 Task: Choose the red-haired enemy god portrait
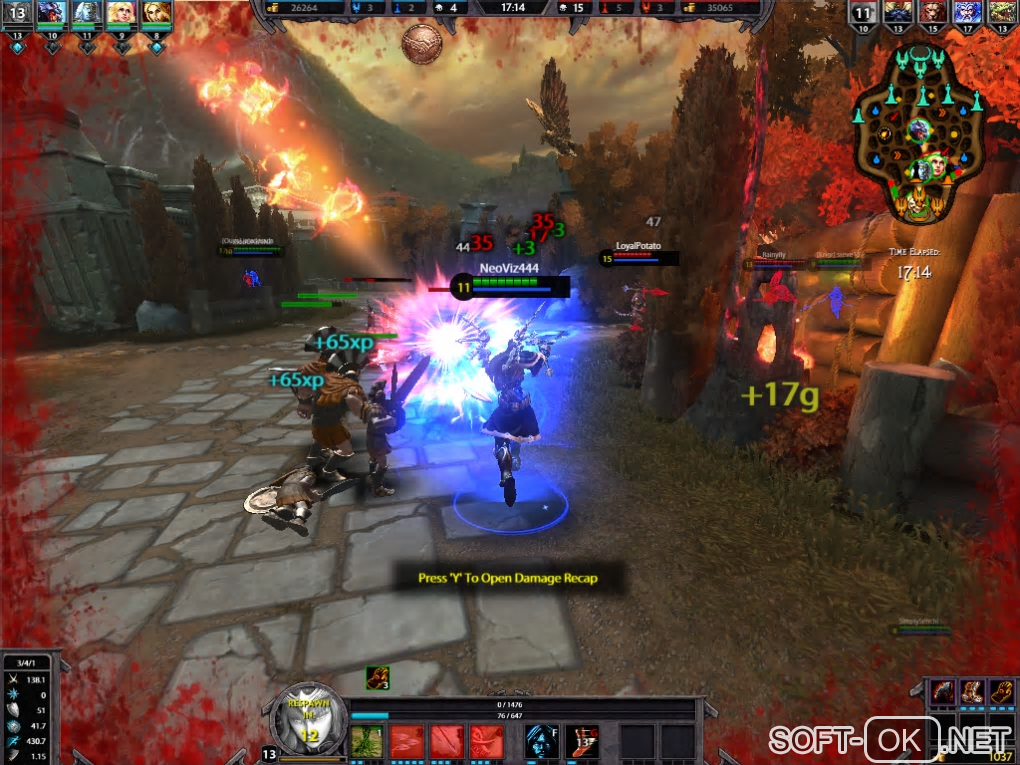(x=932, y=12)
